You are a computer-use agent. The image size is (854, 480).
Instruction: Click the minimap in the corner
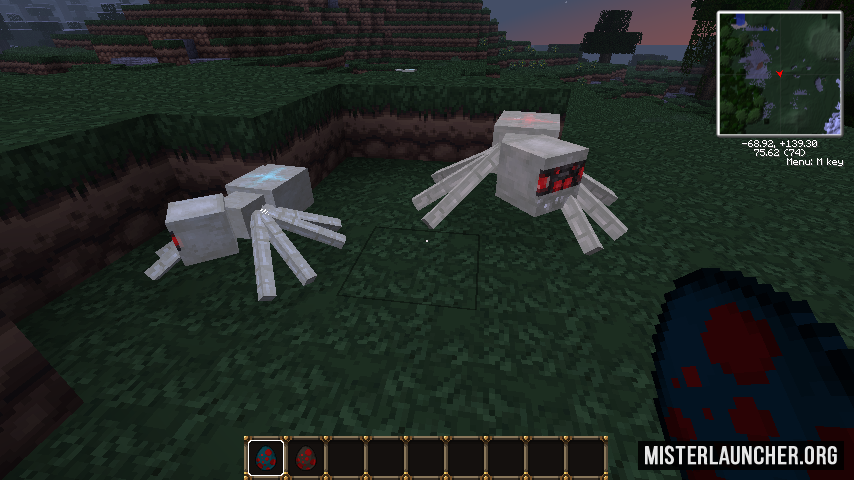(779, 74)
